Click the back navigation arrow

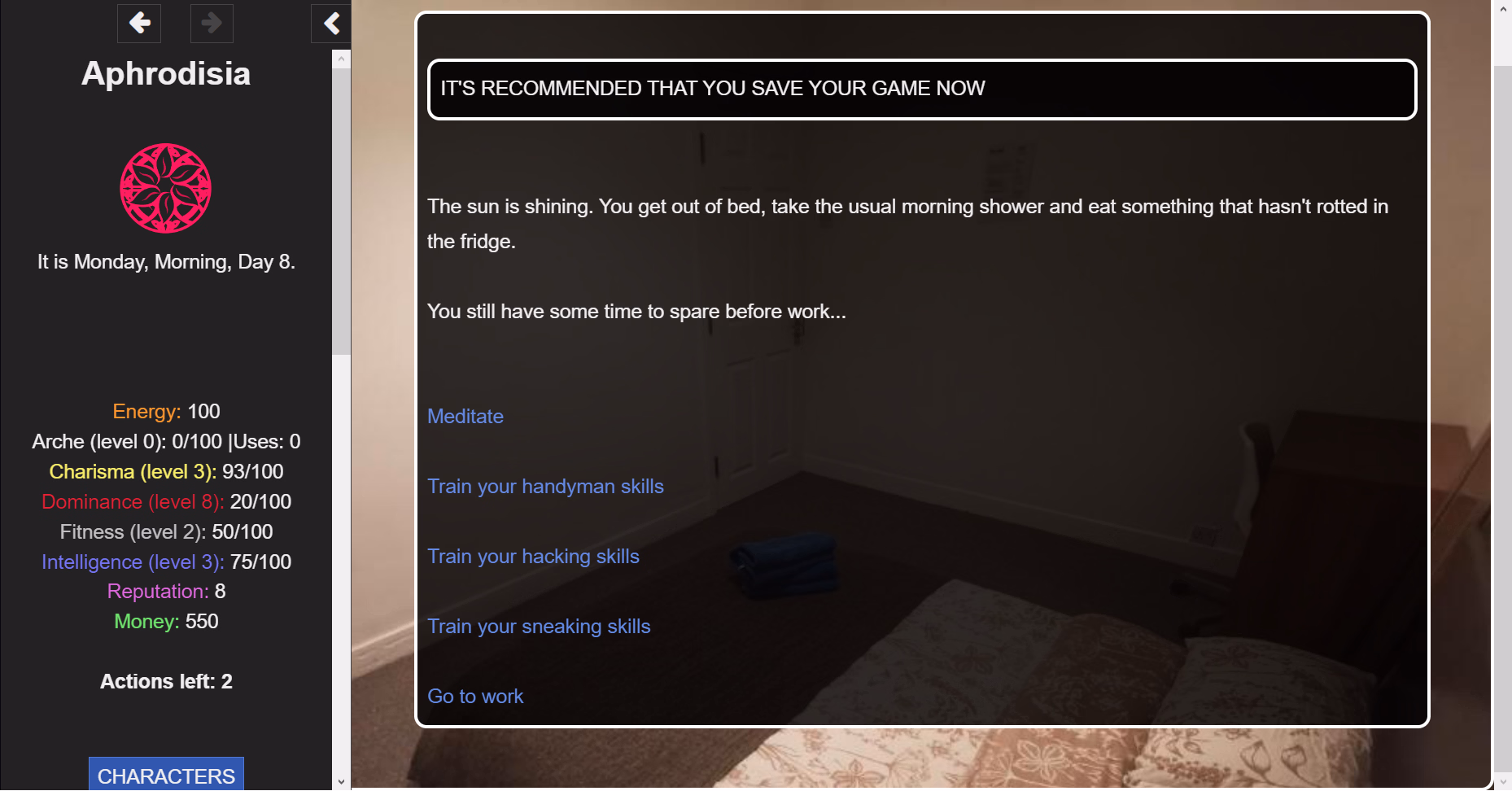tap(139, 24)
